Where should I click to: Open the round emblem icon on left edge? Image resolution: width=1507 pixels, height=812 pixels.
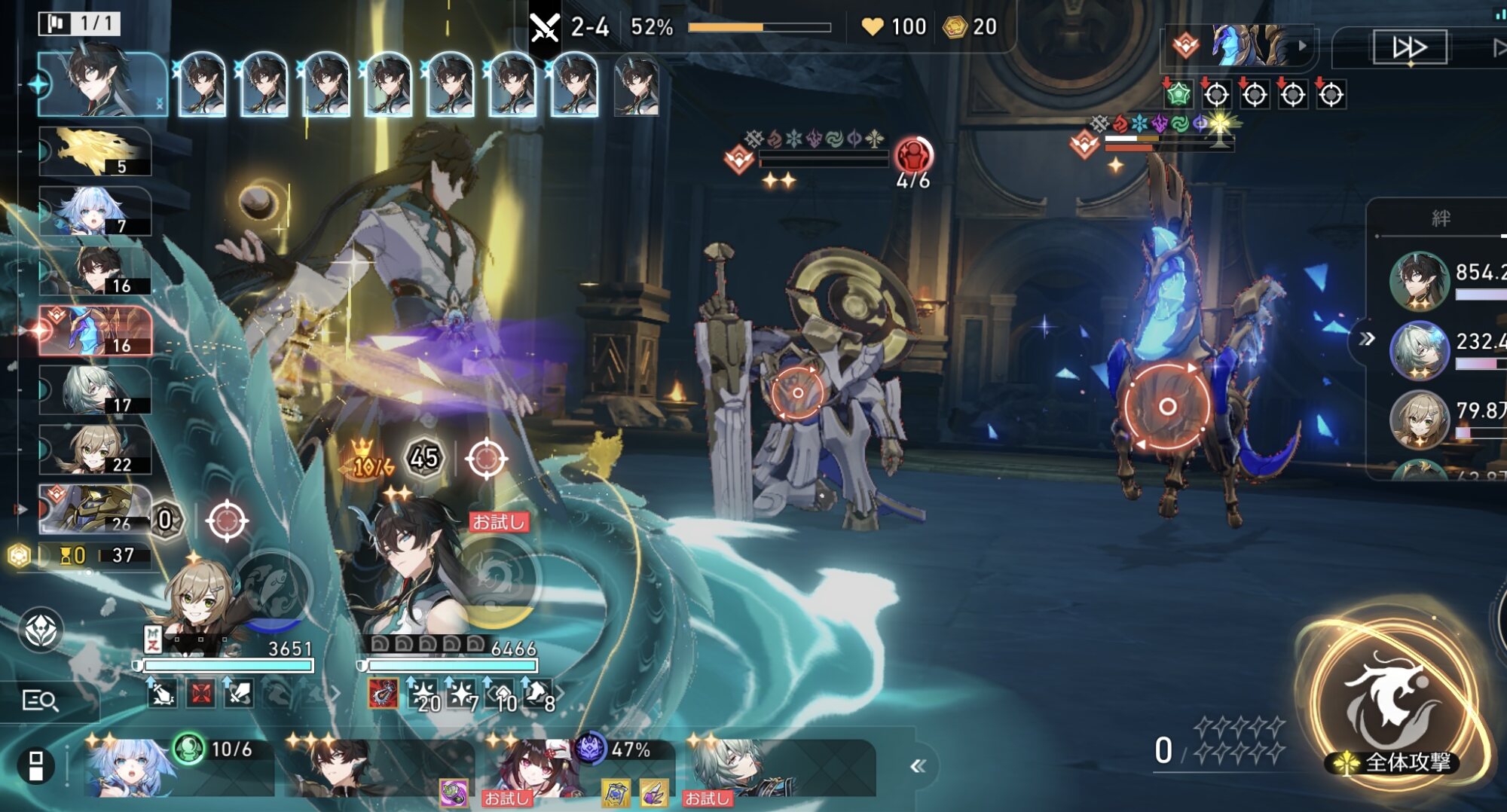pos(41,630)
